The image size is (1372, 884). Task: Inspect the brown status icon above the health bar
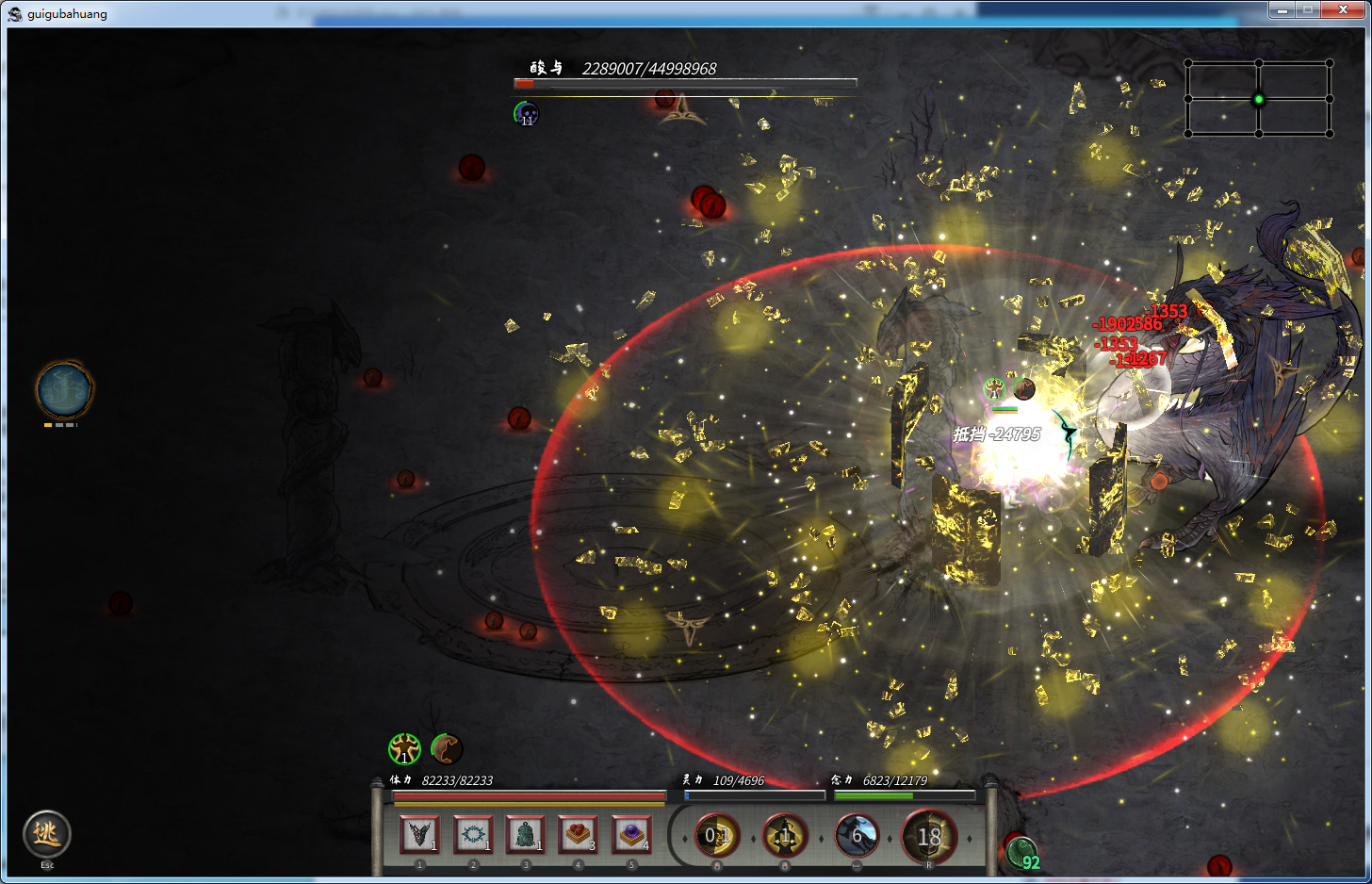click(x=447, y=749)
